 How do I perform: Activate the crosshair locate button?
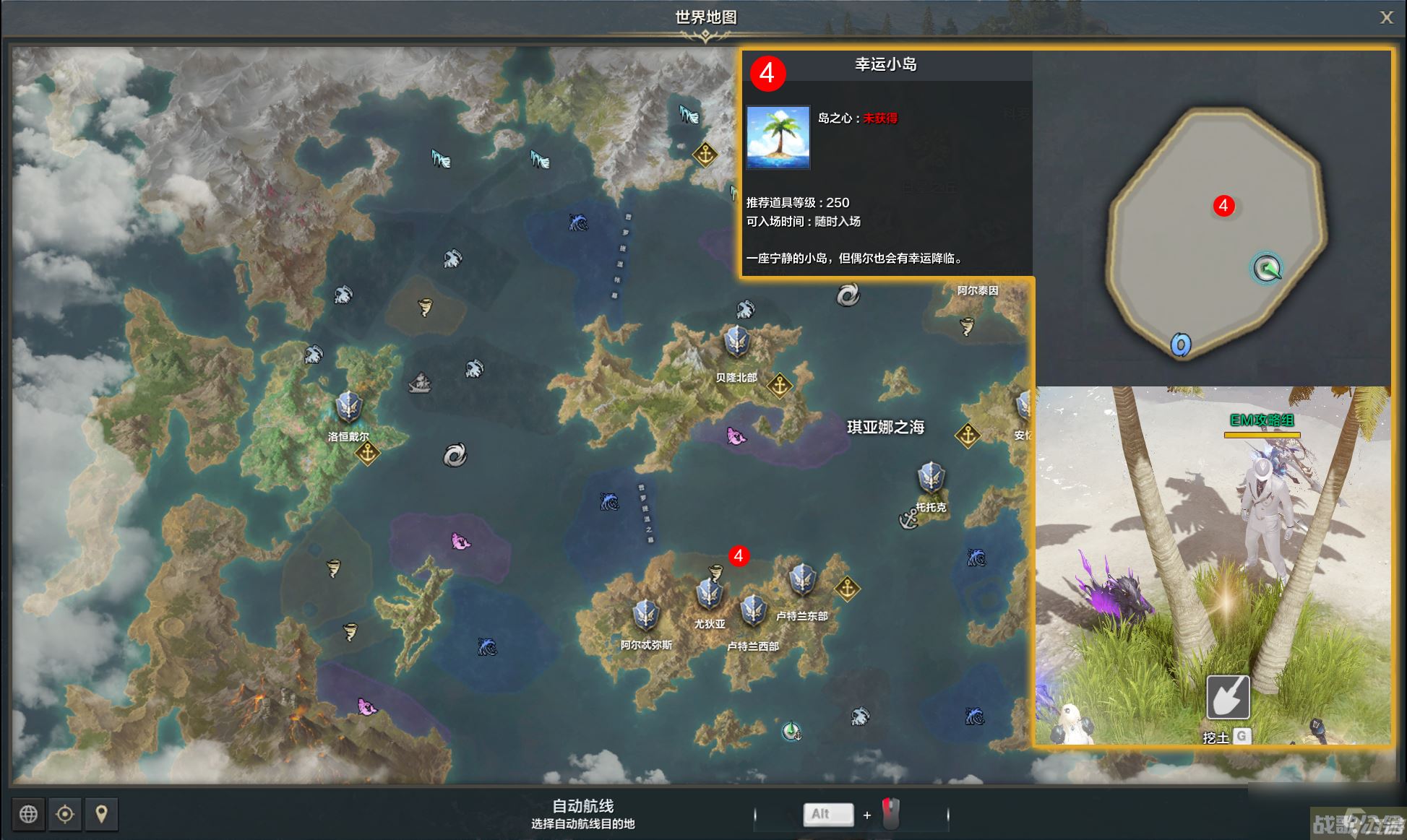[x=65, y=814]
